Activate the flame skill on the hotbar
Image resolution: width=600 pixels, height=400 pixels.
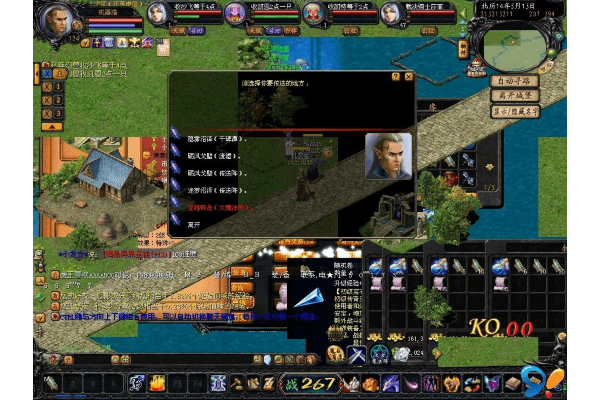(x=157, y=383)
